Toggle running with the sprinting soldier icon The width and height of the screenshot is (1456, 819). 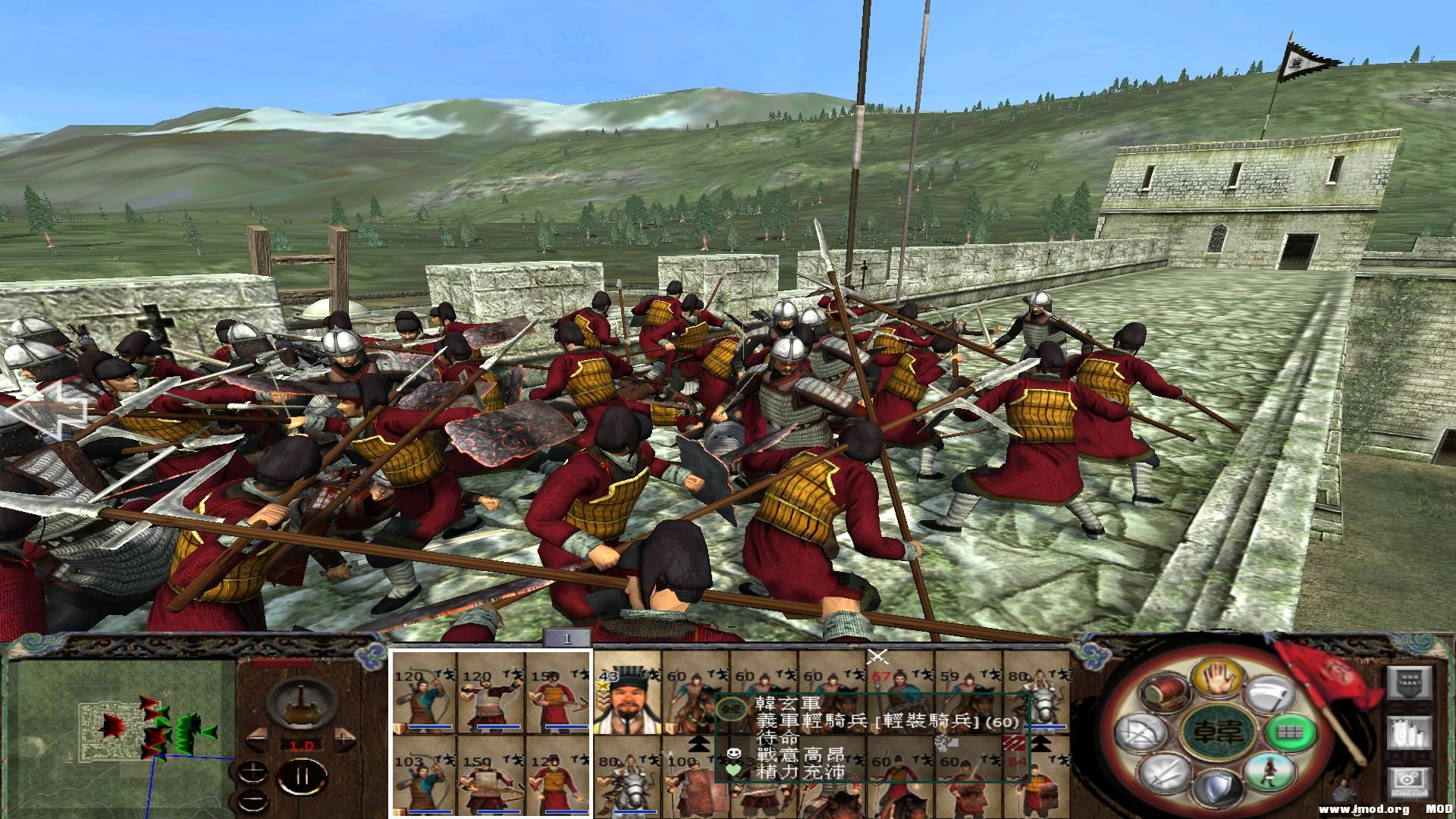[x=1269, y=773]
